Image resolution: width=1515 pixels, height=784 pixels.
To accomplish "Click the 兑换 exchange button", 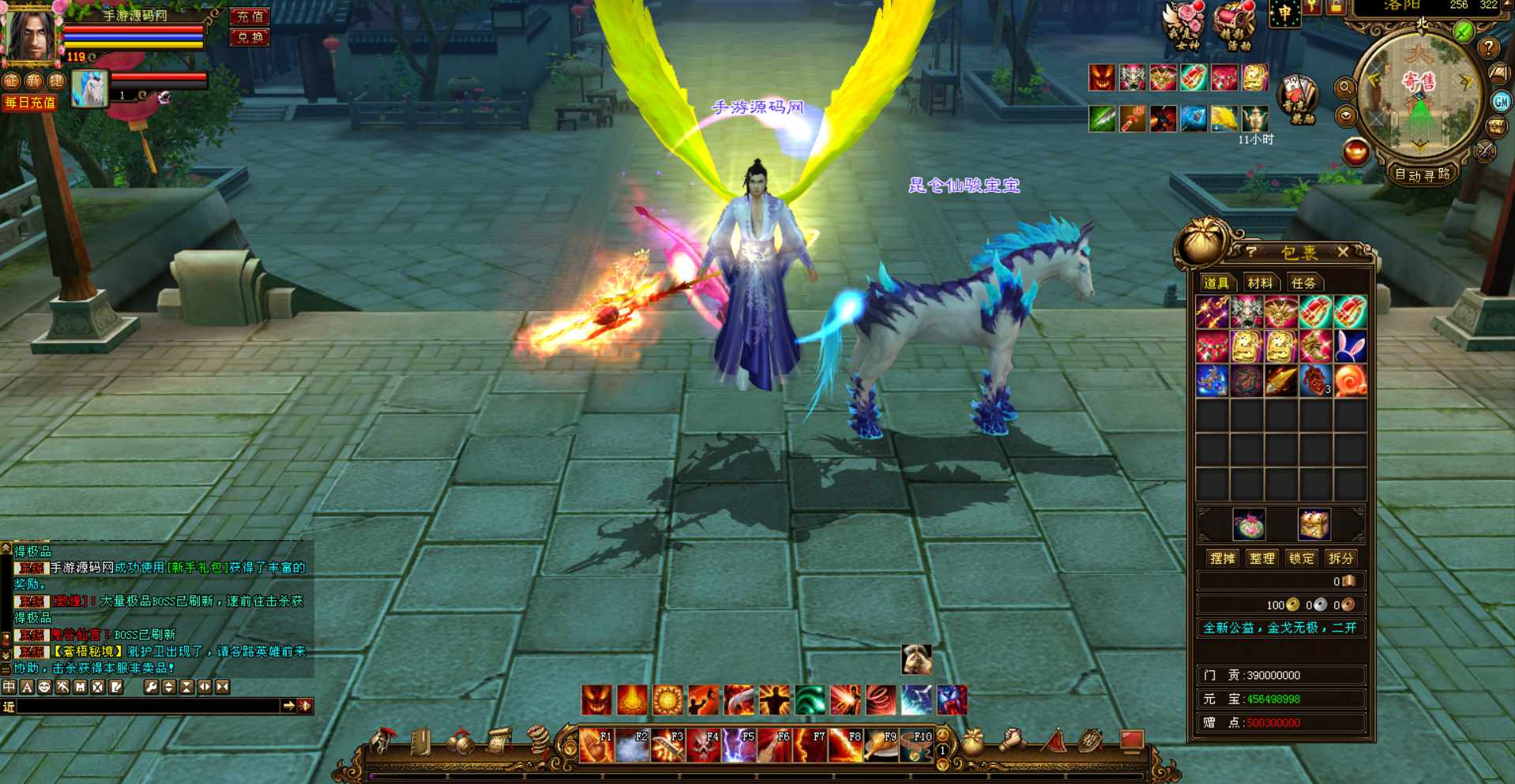I will click(x=250, y=37).
